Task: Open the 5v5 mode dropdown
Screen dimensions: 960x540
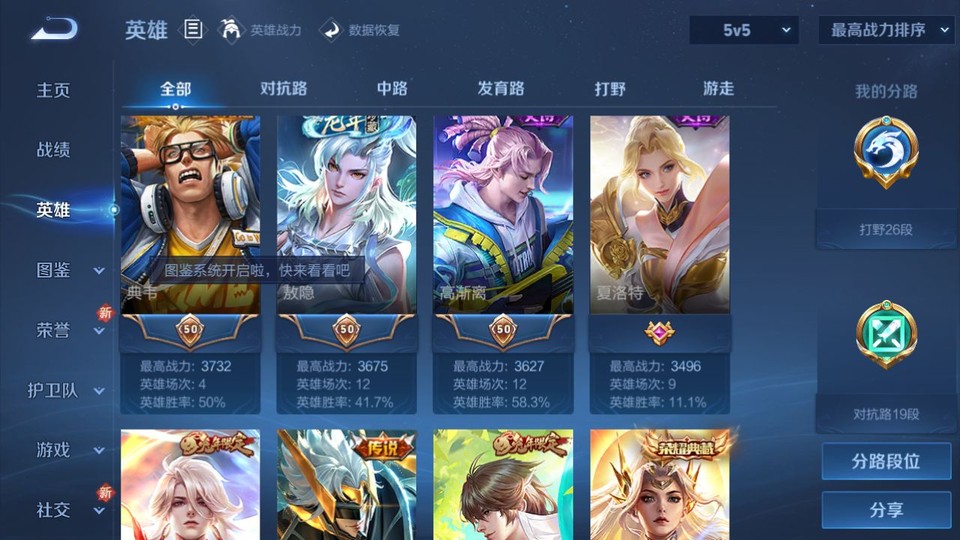Action: tap(744, 30)
